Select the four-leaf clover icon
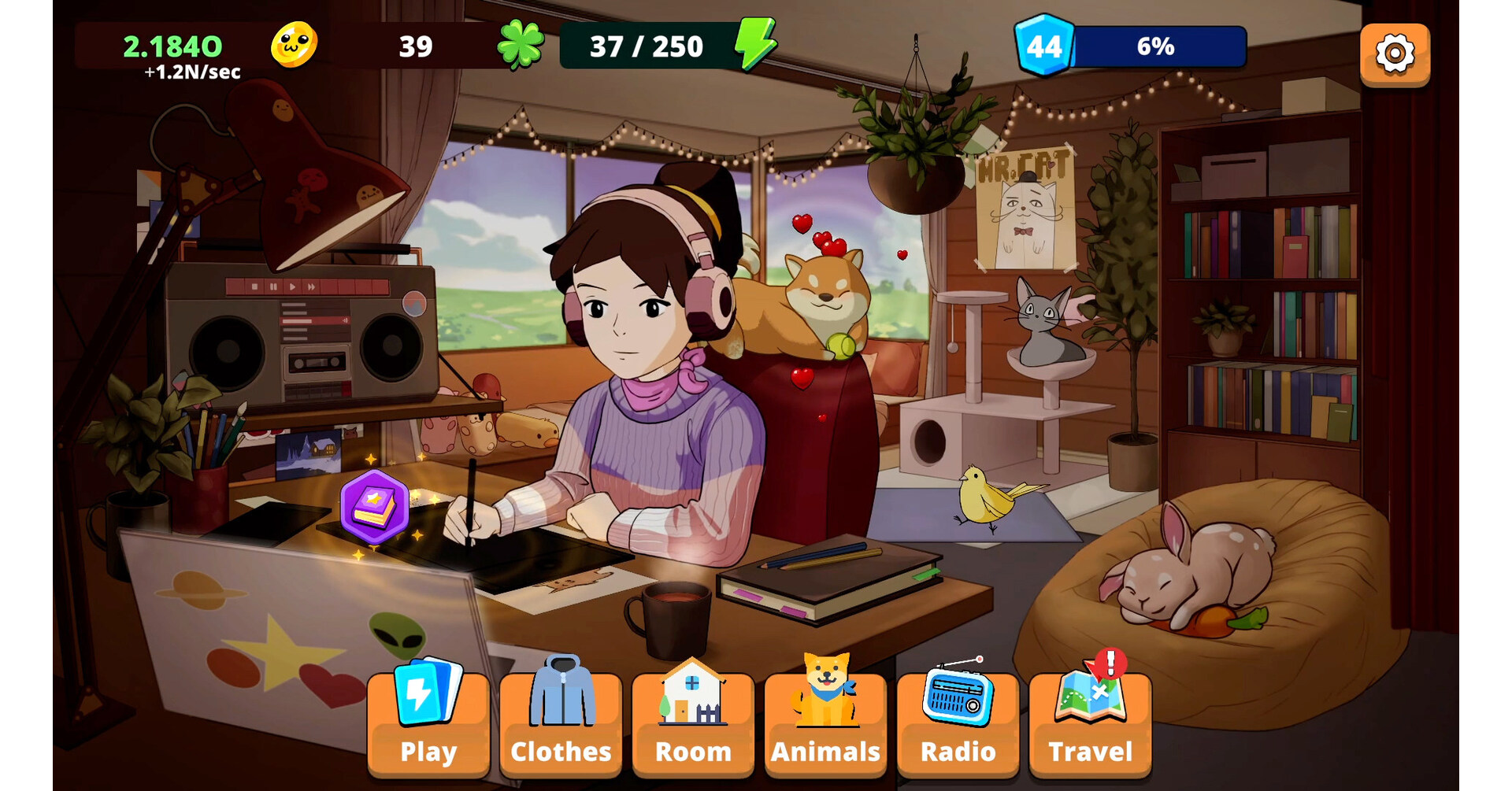Screen dimensions: 1512x791 click(520, 45)
